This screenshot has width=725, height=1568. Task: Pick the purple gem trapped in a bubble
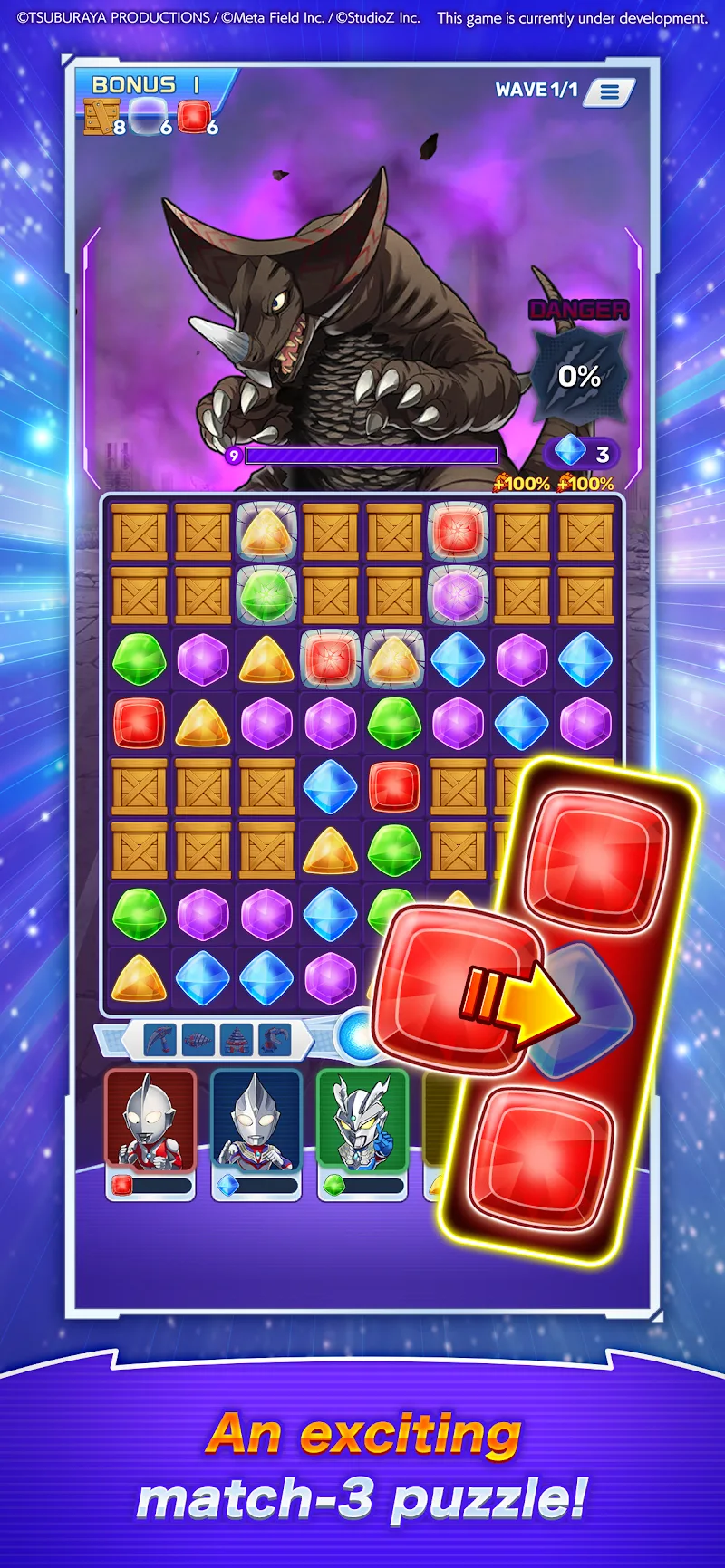(459, 595)
